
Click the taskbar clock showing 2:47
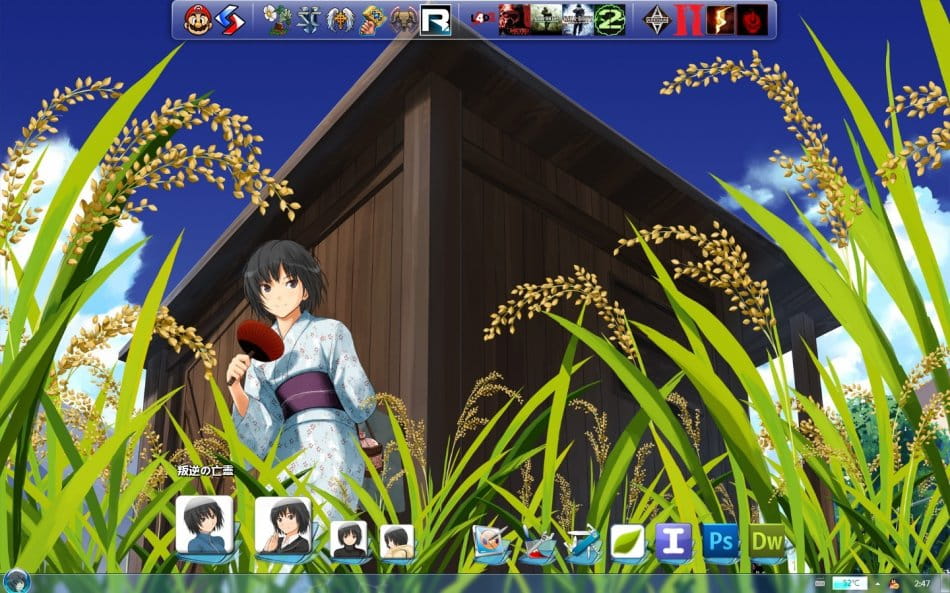coord(922,582)
